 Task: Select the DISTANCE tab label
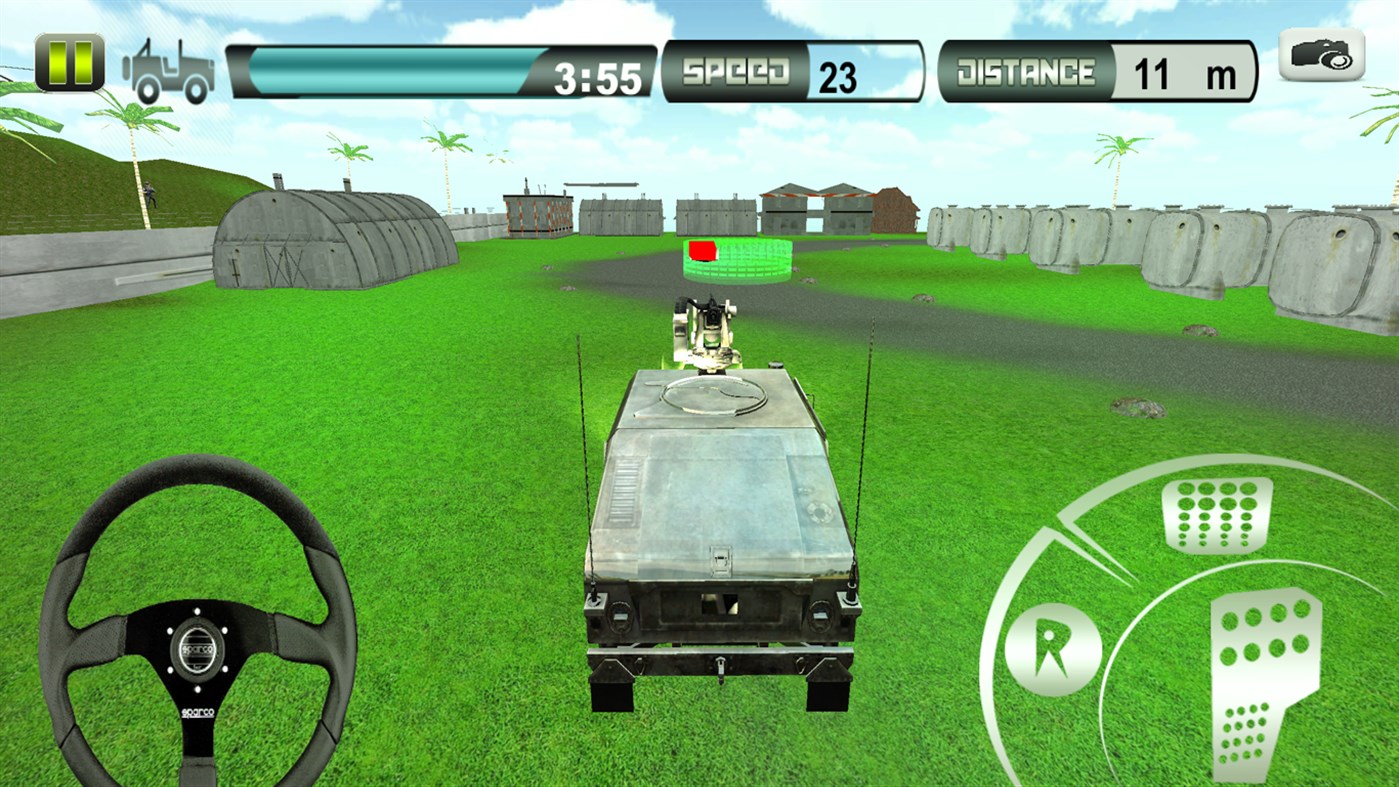pyautogui.click(x=1025, y=70)
